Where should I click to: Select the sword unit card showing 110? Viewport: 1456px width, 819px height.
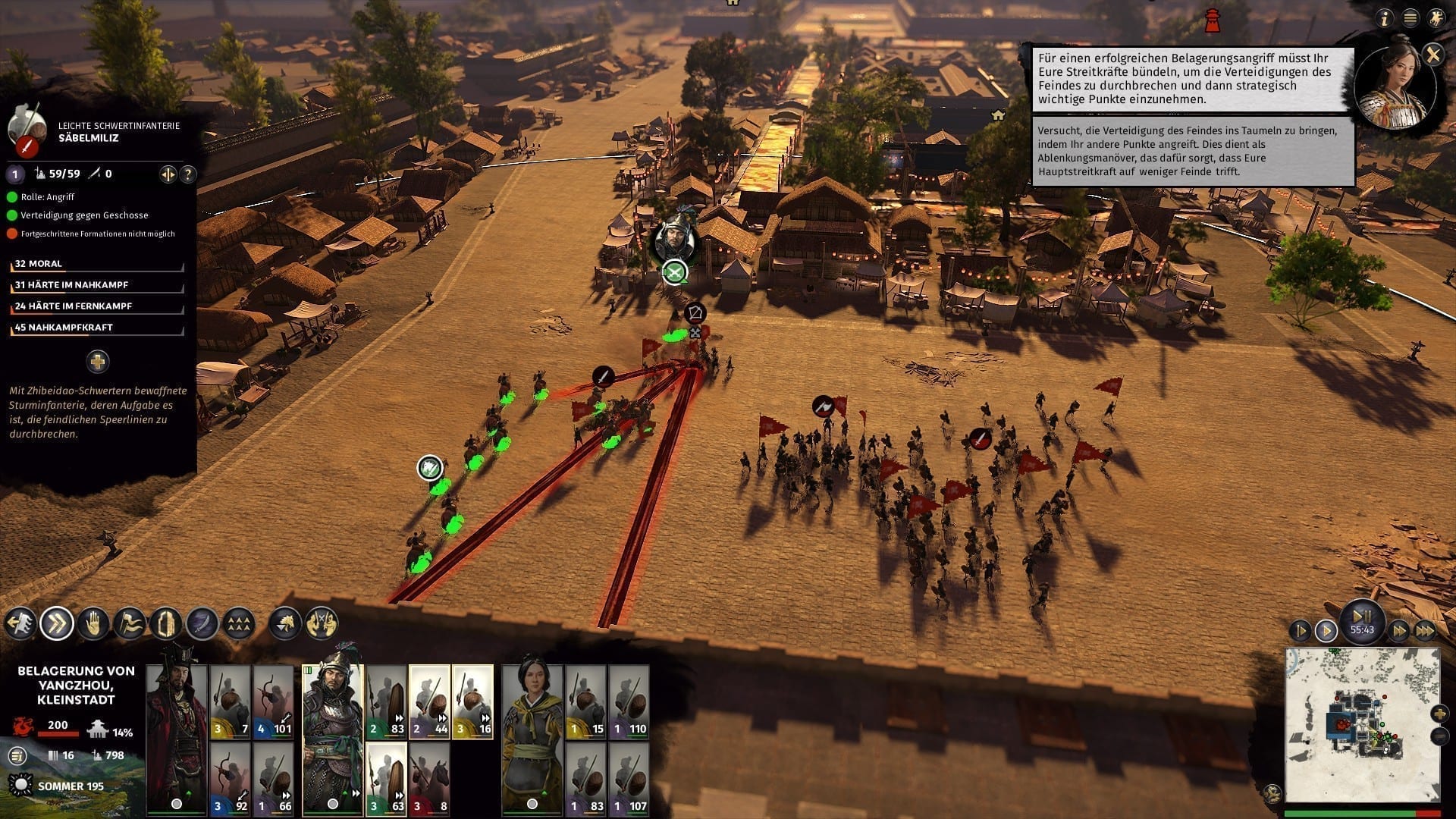(629, 701)
